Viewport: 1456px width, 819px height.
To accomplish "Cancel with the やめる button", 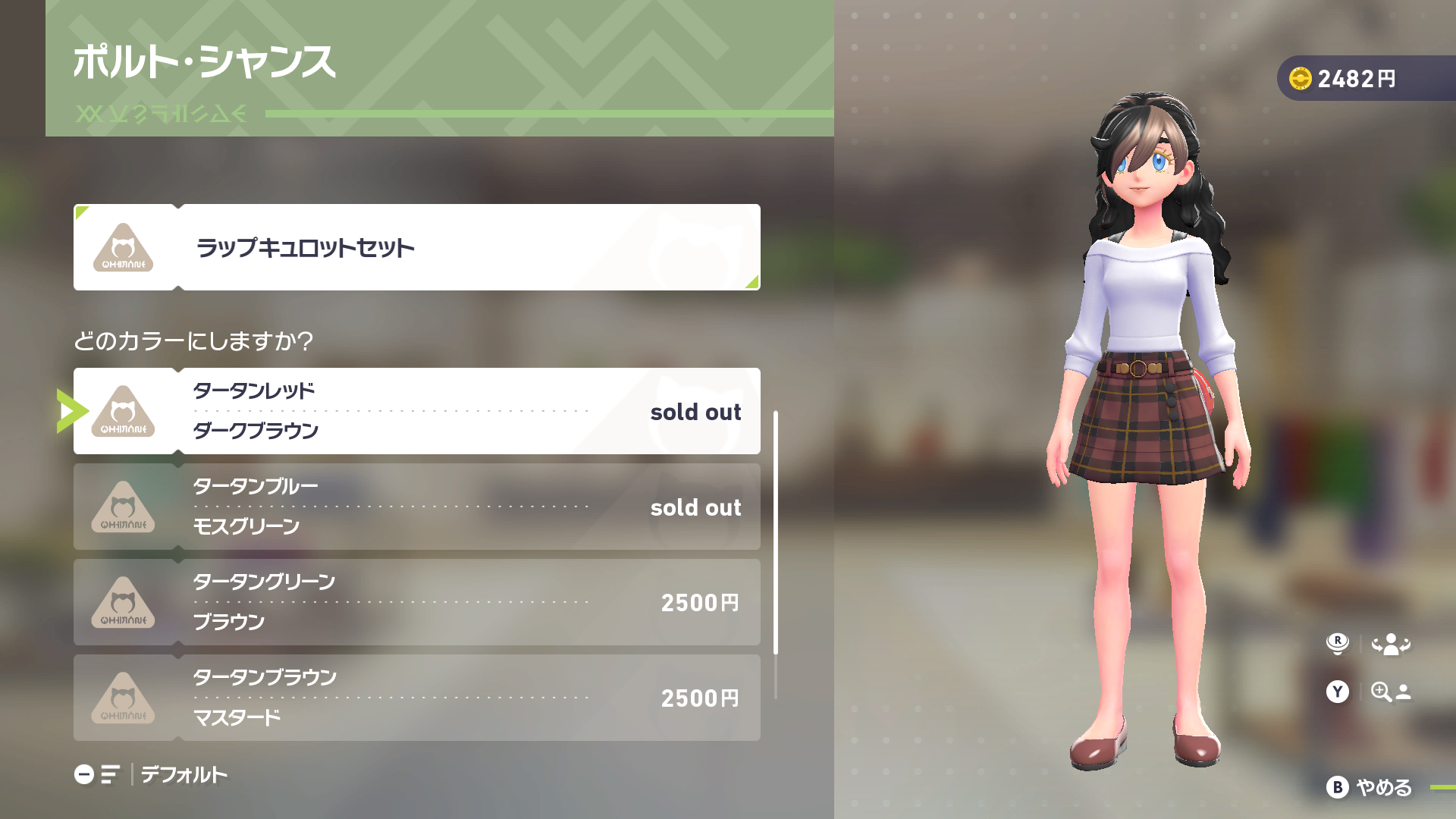I will coord(1370,787).
